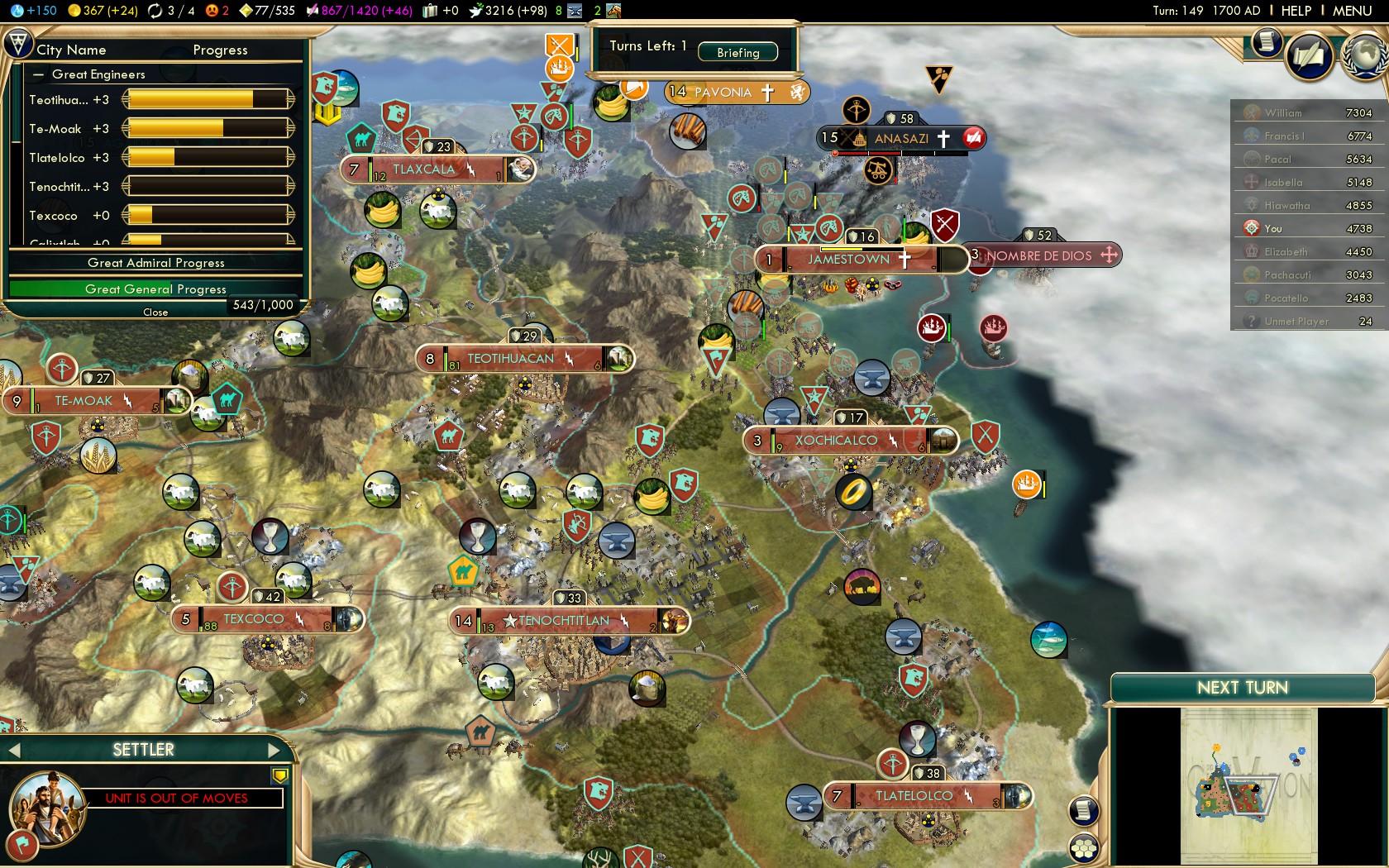Image resolution: width=1389 pixels, height=868 pixels.
Task: Click the Te-Moak city banner
Action: 84,401
